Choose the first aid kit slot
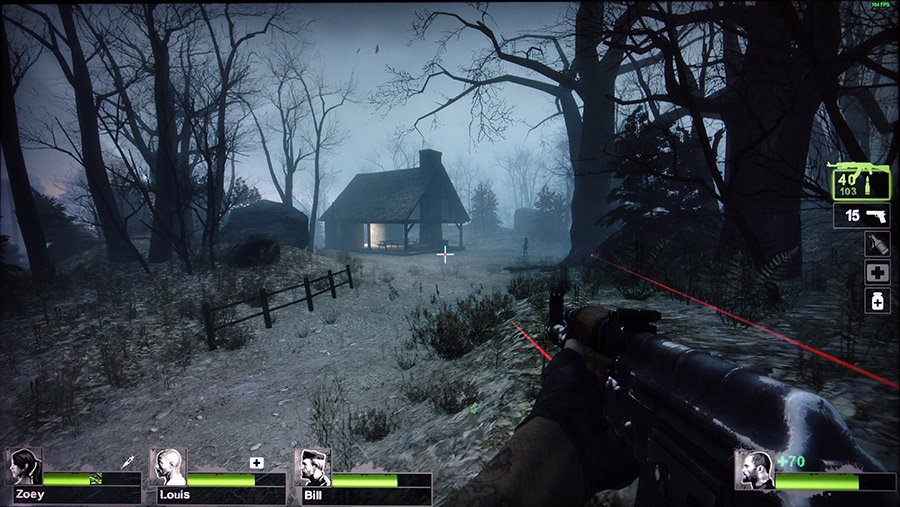 [876, 272]
